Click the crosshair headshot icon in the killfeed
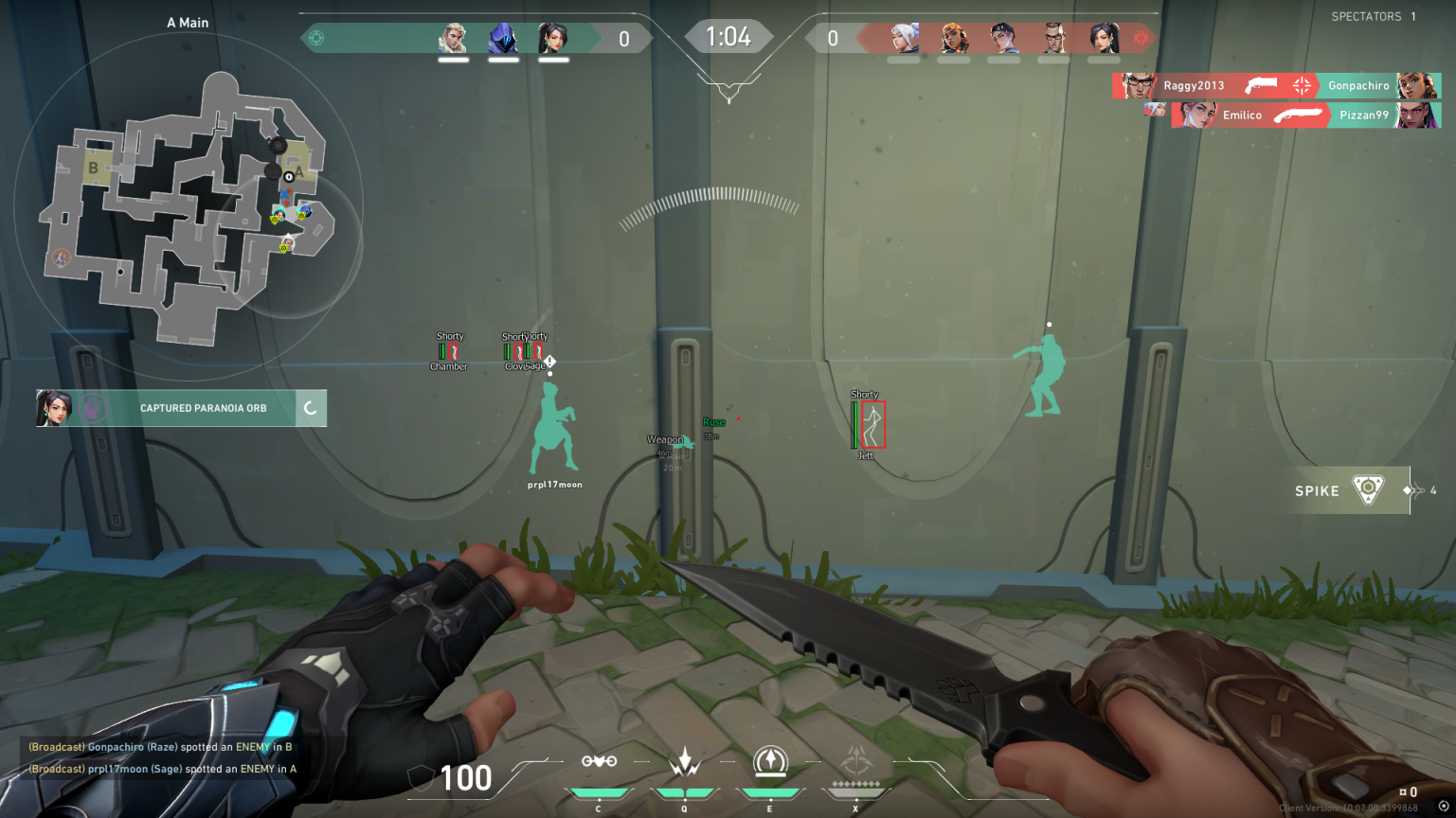This screenshot has height=818, width=1456. (x=1301, y=83)
